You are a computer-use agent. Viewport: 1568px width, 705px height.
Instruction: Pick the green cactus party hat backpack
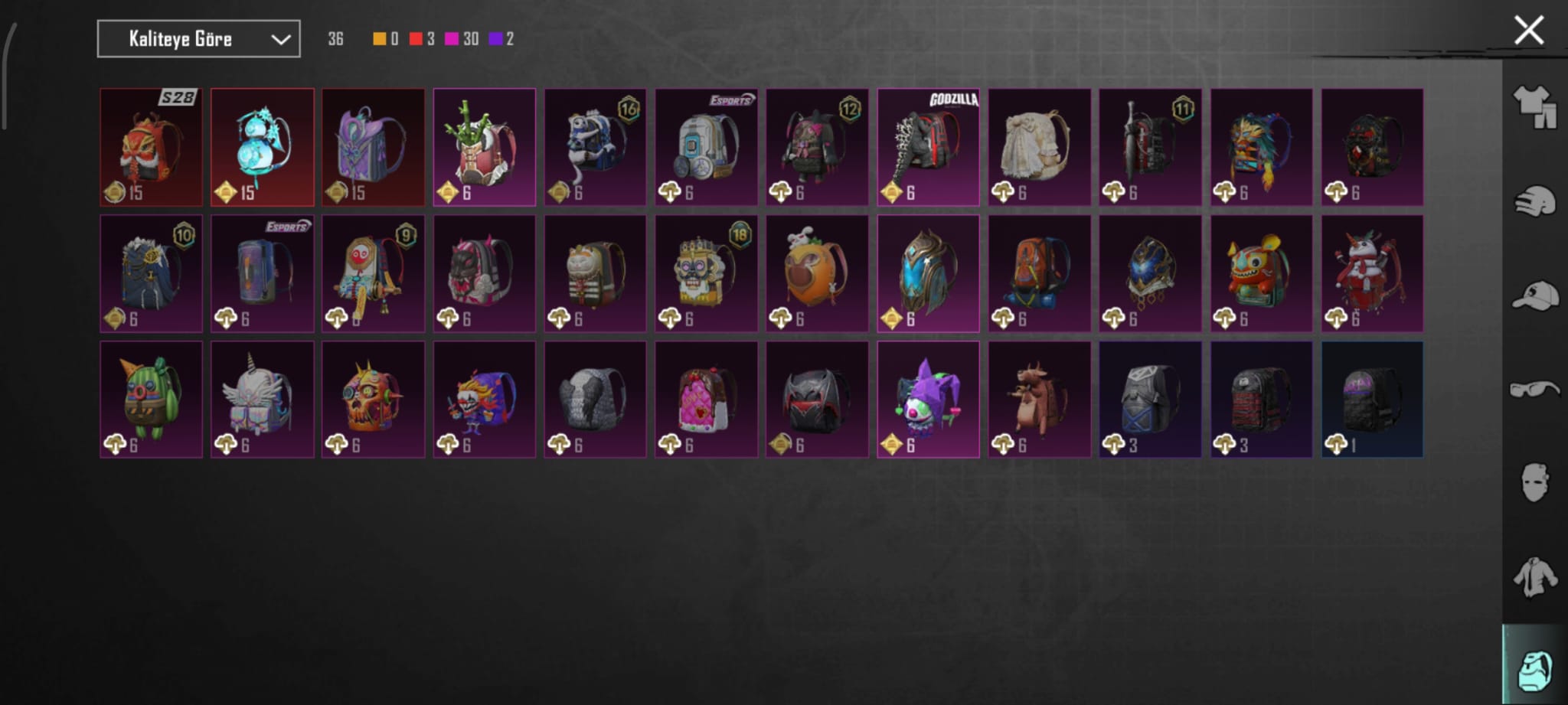point(152,400)
